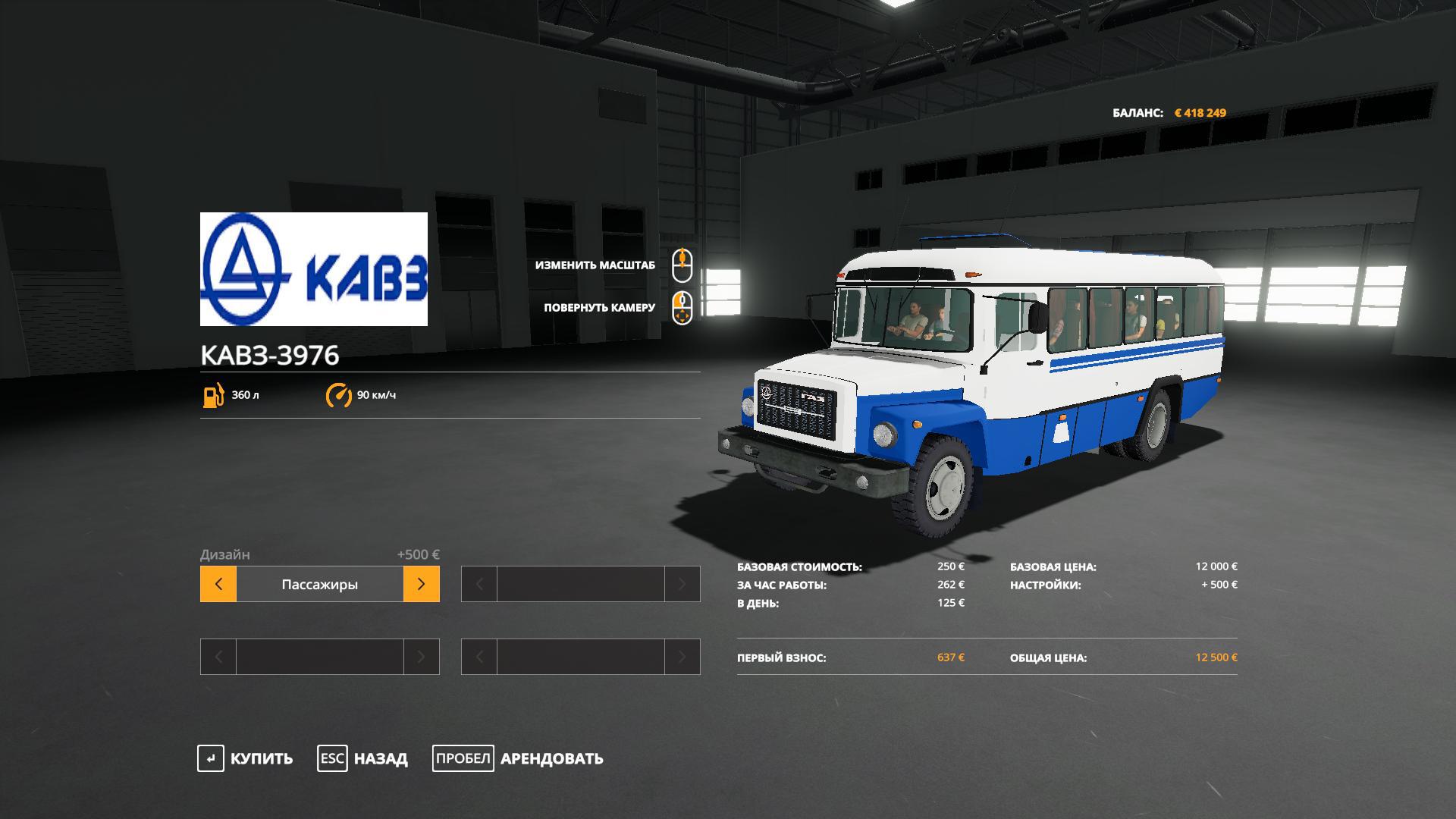Click the Пассажиры design selector field

pyautogui.click(x=319, y=584)
